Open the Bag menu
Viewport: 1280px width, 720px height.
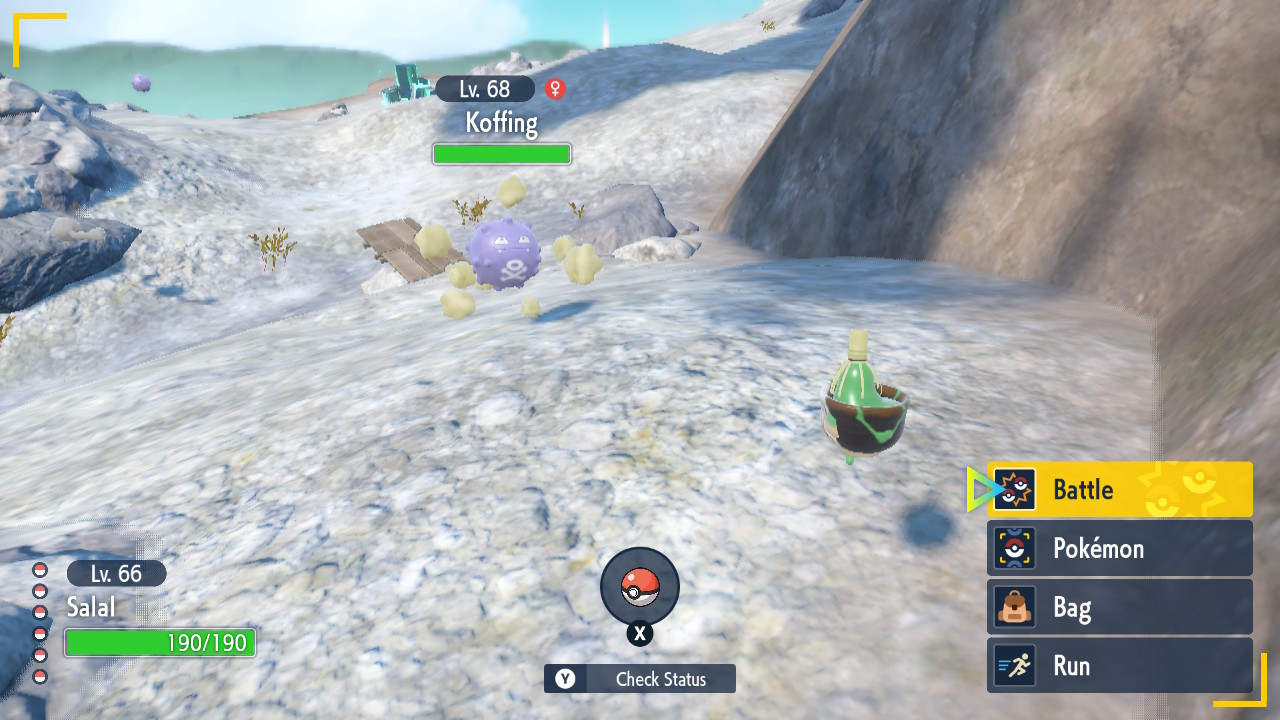point(1120,607)
